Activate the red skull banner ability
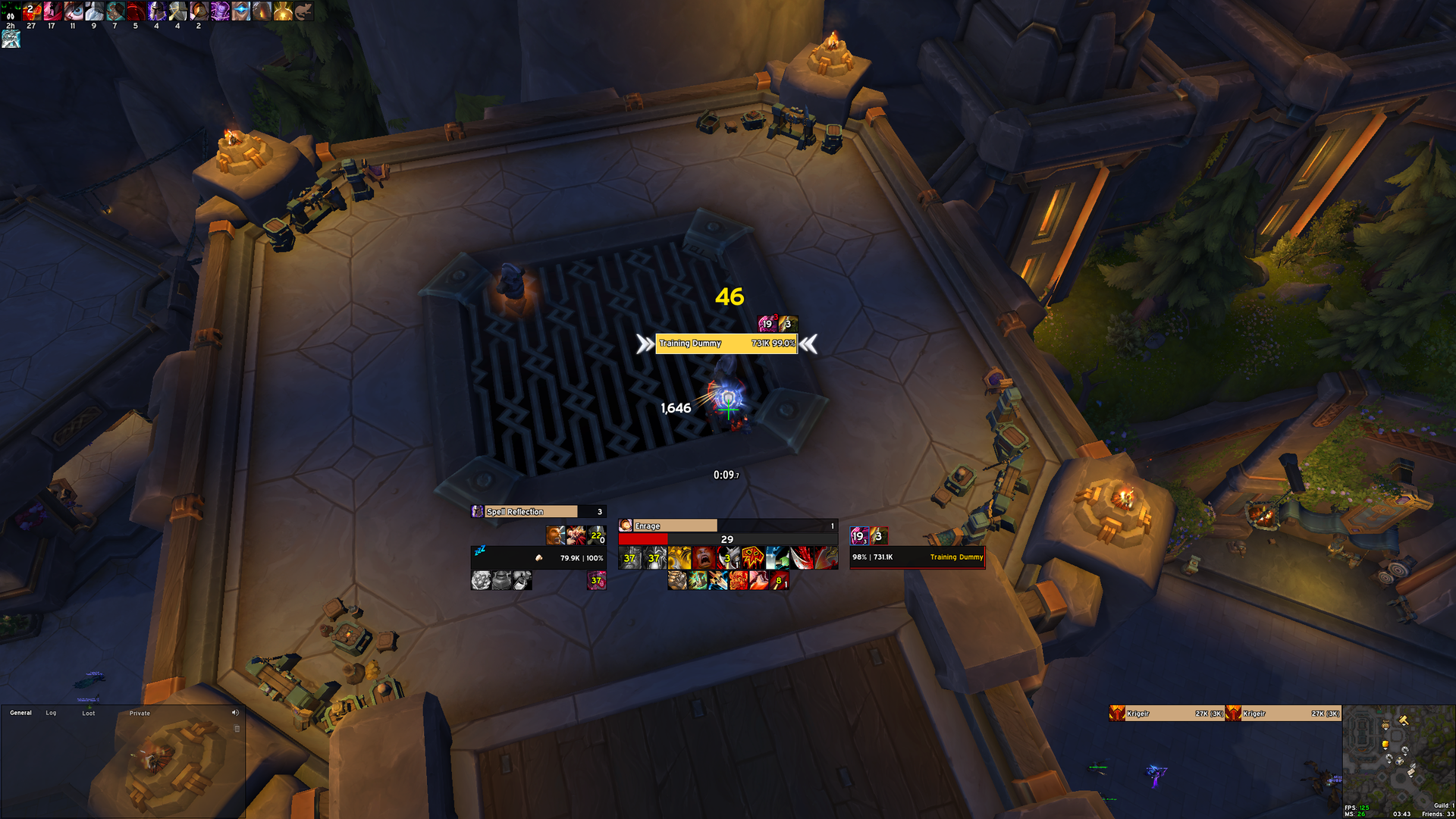Viewport: 1456px width, 819px height. [x=753, y=559]
